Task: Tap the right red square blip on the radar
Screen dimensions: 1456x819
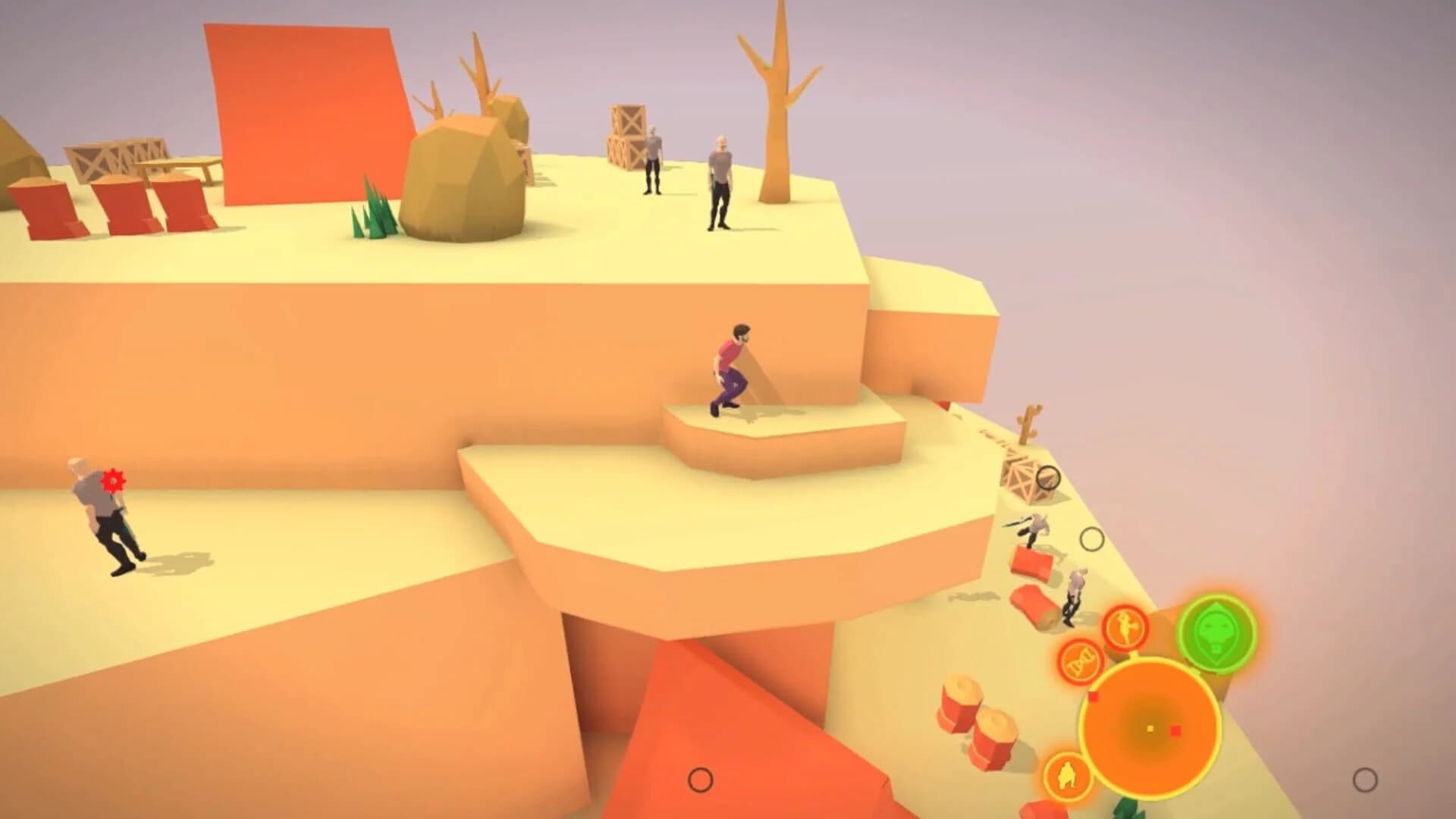Action: 1176,731
